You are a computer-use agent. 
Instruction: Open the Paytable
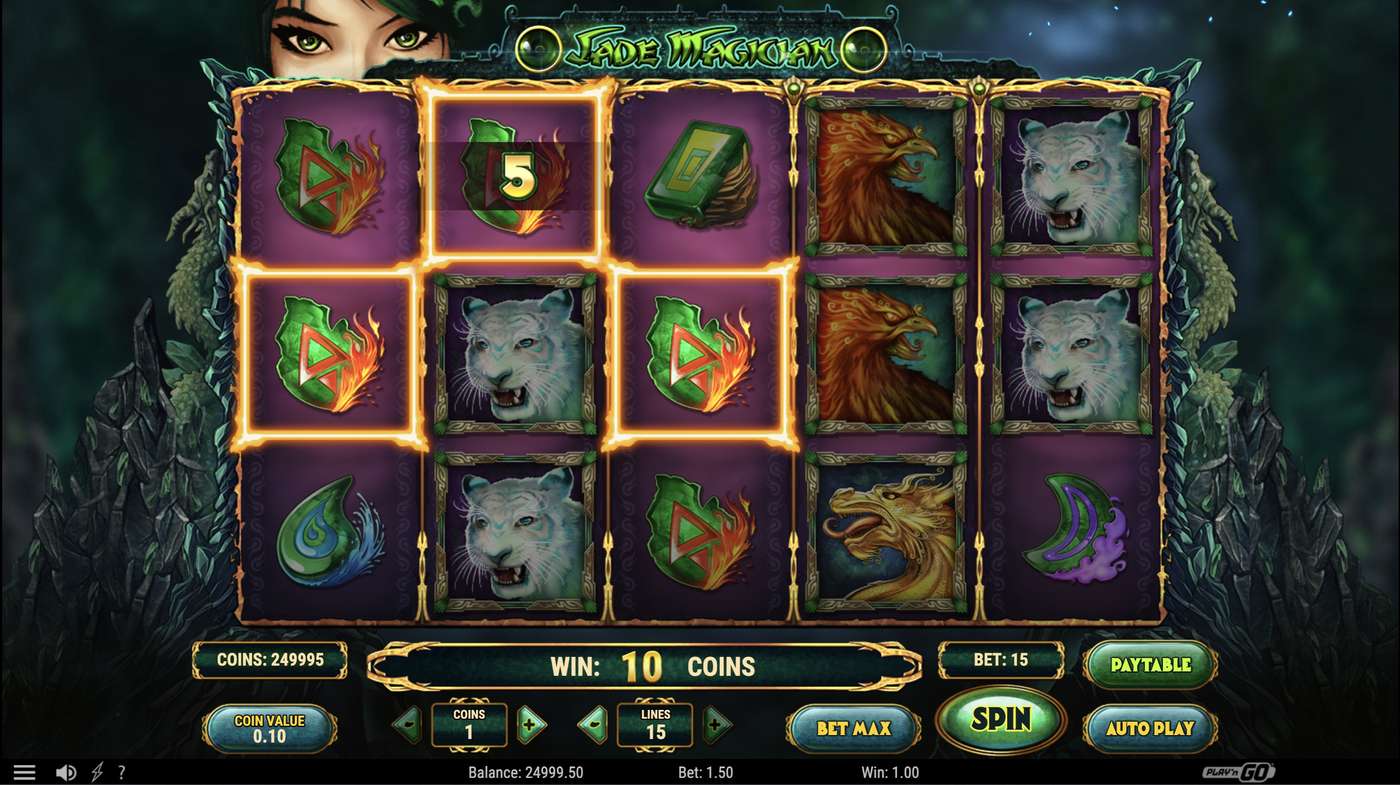(1150, 663)
